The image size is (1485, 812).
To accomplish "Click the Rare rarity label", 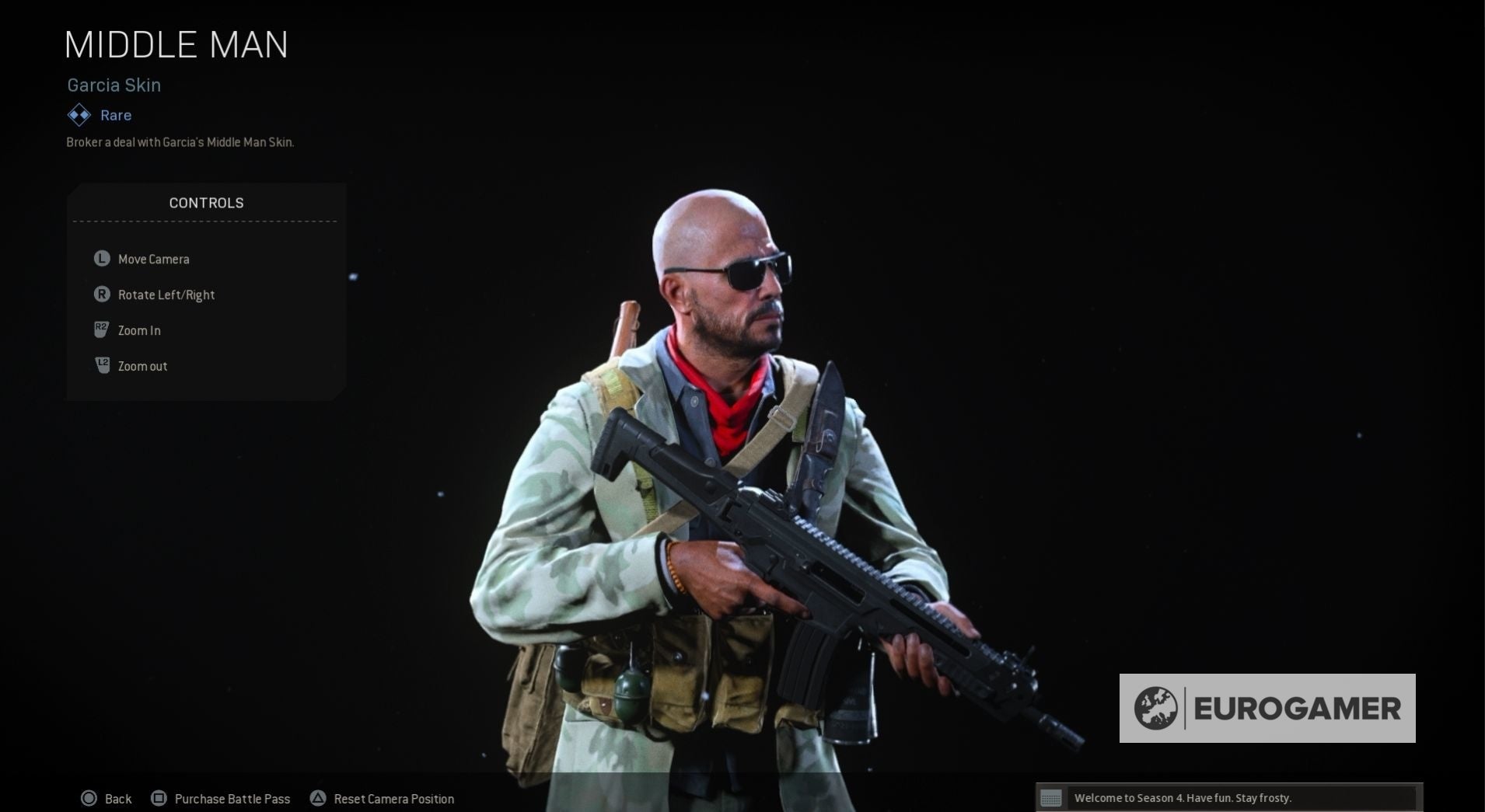I will click(115, 114).
